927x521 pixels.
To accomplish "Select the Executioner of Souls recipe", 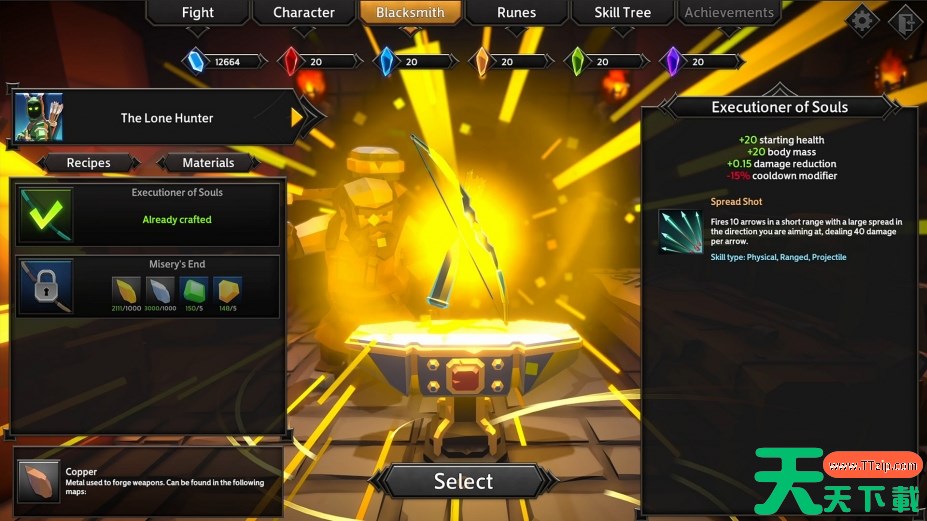I will click(148, 213).
